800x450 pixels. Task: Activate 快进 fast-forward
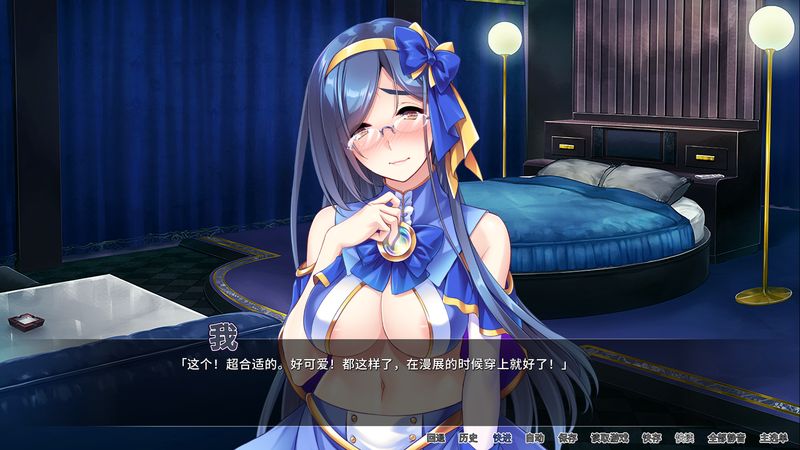click(x=501, y=437)
